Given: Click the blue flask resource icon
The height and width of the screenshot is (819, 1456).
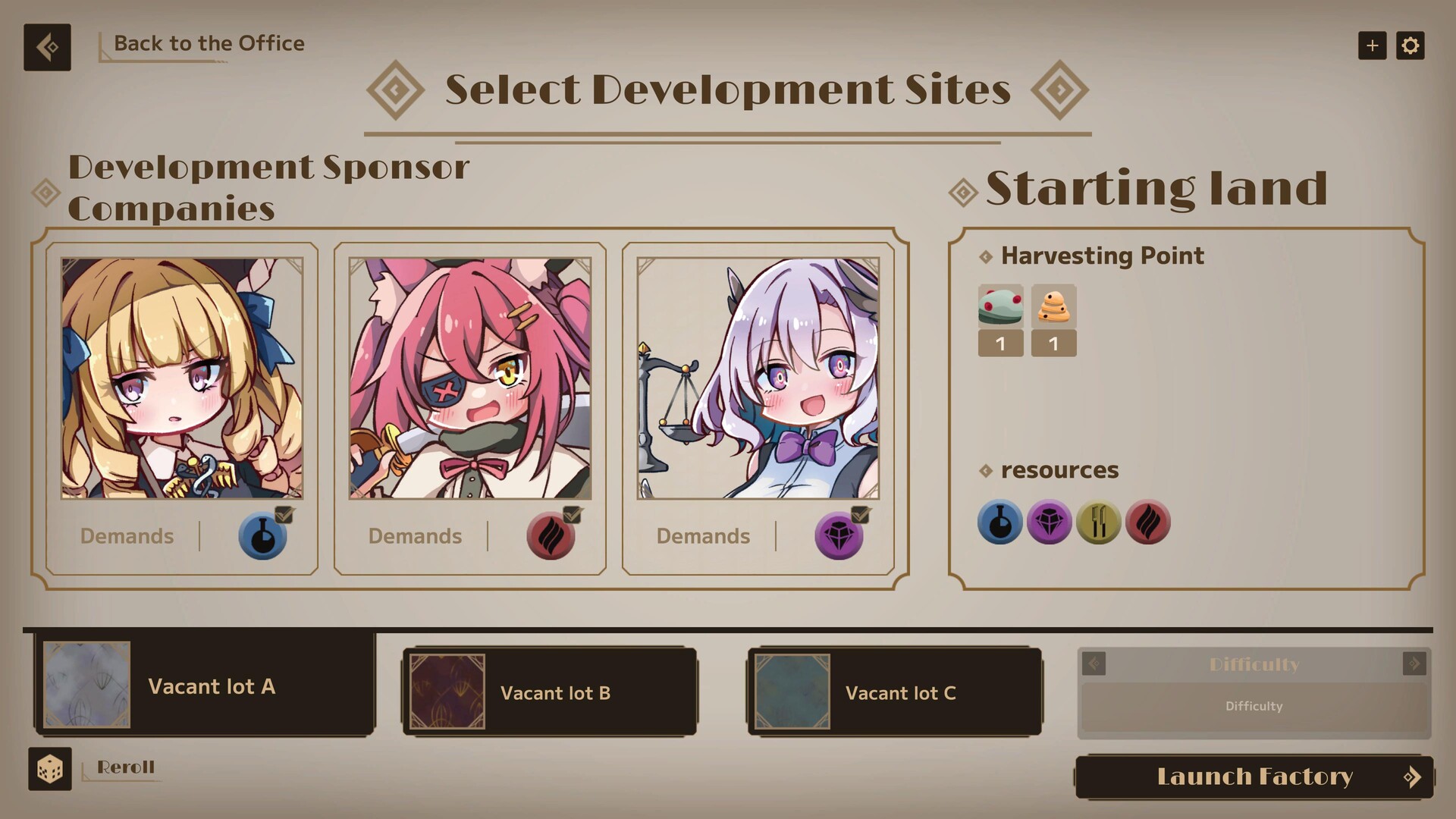Looking at the screenshot, I should pyautogui.click(x=999, y=522).
